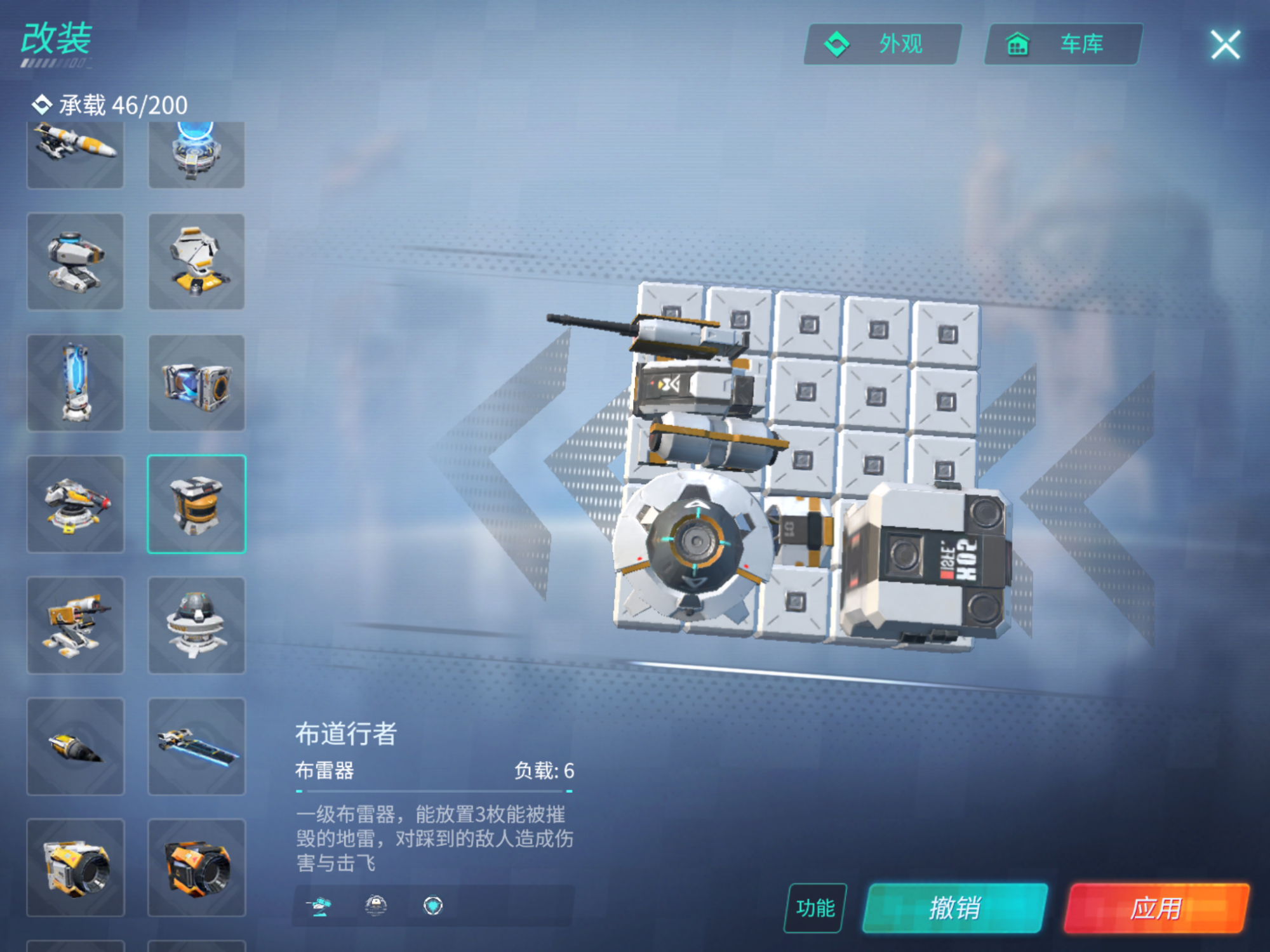Select the drill part thumbnail

tap(75, 746)
